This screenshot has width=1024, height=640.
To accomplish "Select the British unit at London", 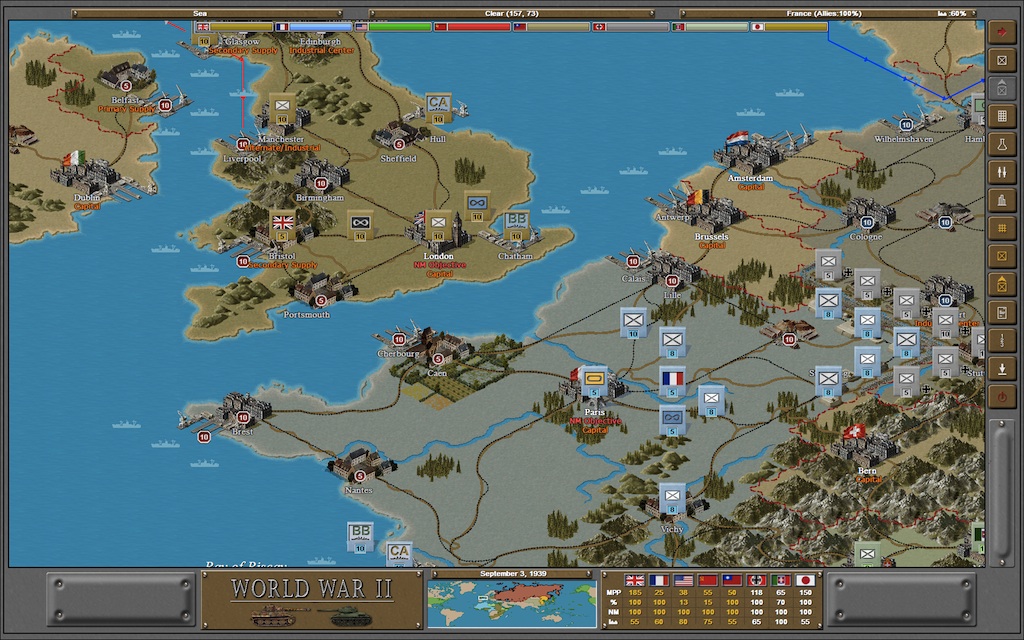I will tap(437, 224).
